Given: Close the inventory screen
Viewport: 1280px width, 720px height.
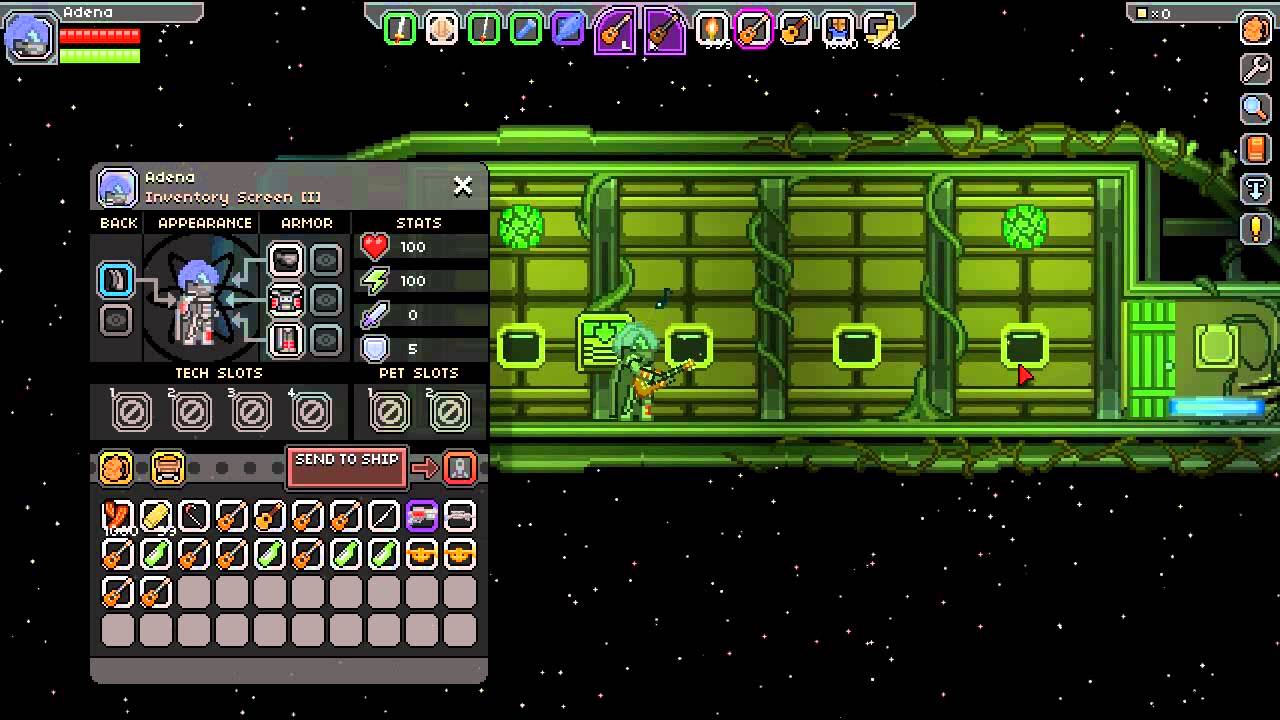Looking at the screenshot, I should 462,185.
